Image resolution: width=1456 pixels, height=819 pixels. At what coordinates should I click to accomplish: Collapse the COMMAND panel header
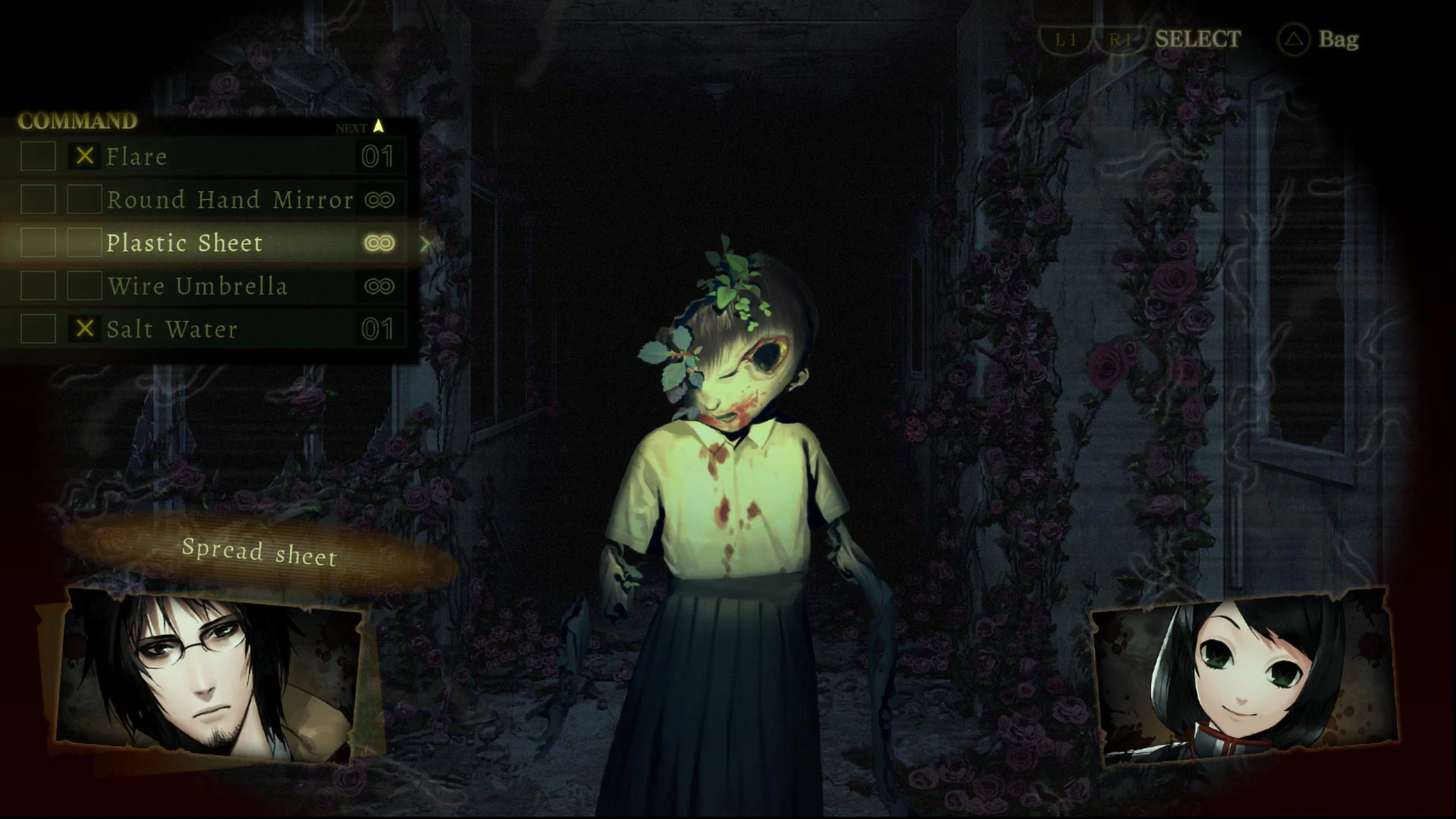click(x=76, y=120)
